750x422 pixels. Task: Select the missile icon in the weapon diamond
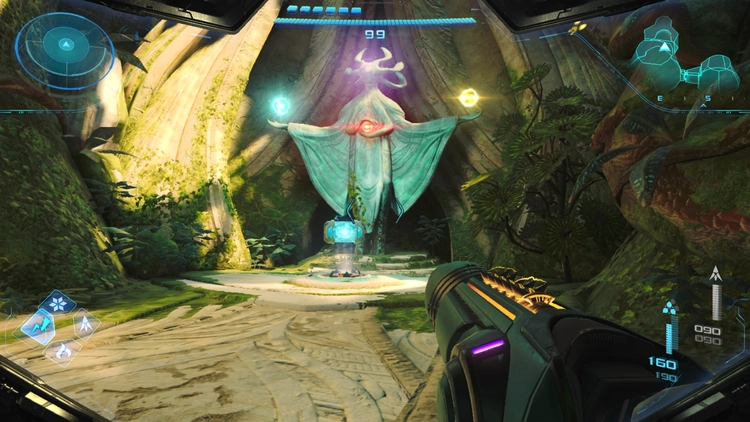(84, 324)
